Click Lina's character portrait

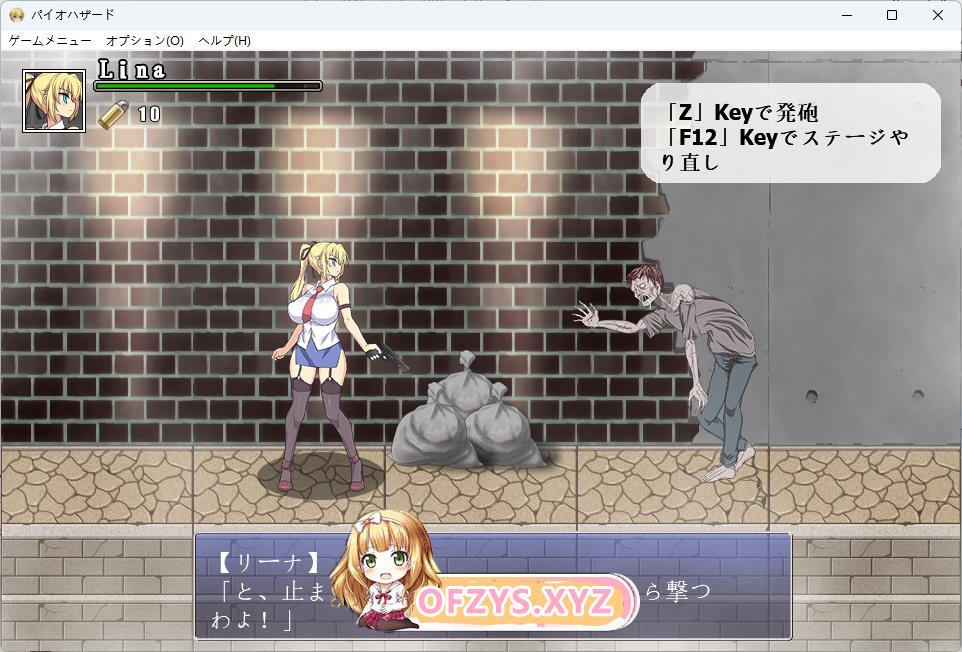(x=54, y=100)
